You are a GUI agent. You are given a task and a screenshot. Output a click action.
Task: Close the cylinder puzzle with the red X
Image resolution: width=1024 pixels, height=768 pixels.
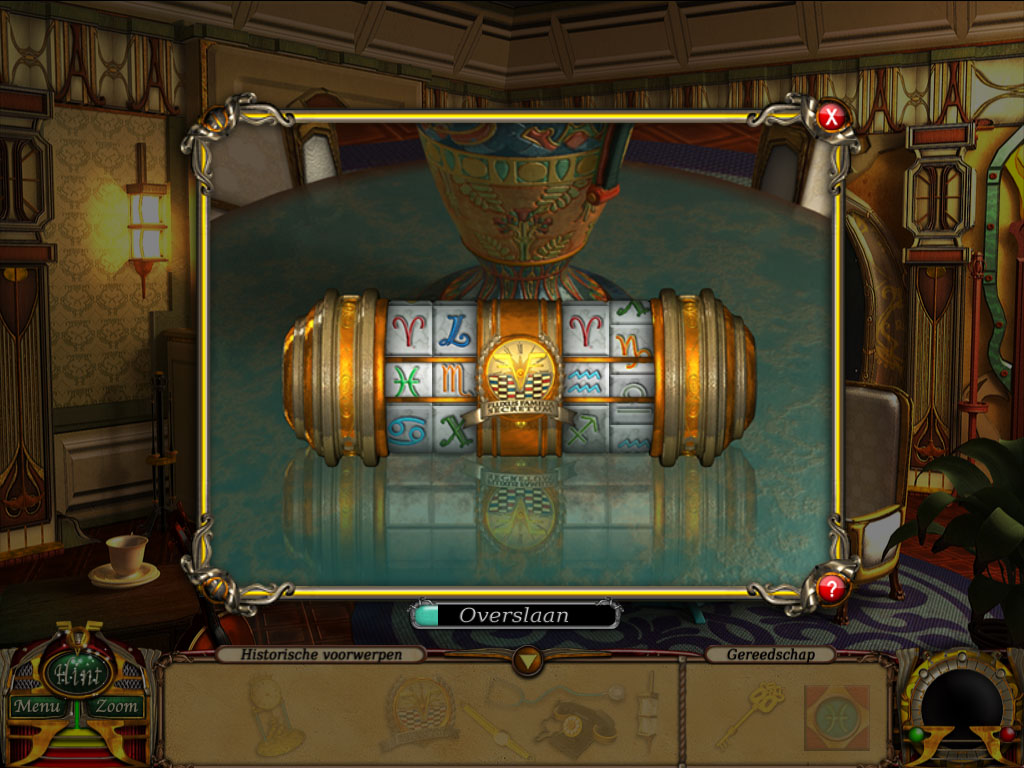(831, 118)
